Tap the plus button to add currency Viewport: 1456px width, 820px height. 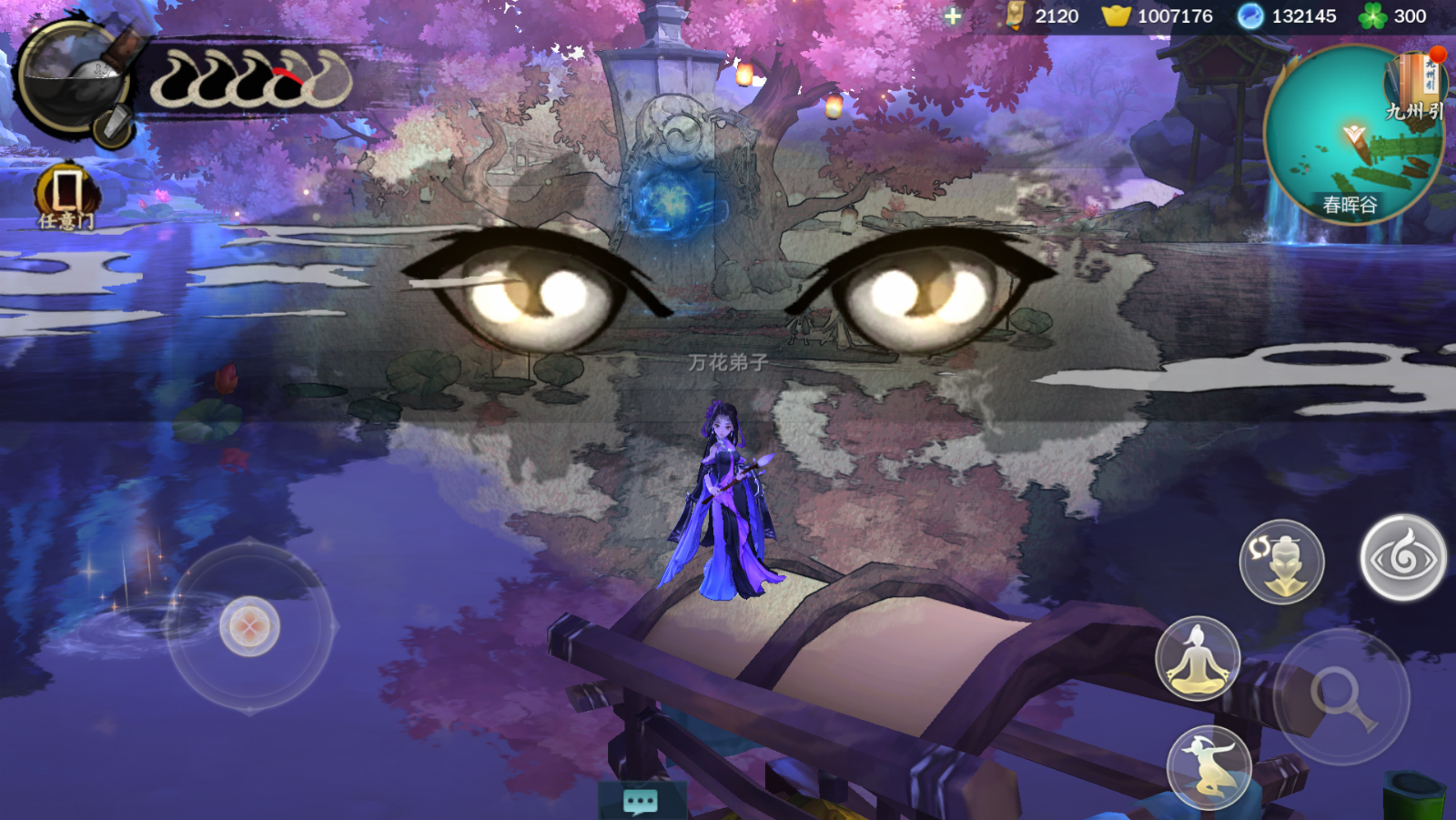953,15
